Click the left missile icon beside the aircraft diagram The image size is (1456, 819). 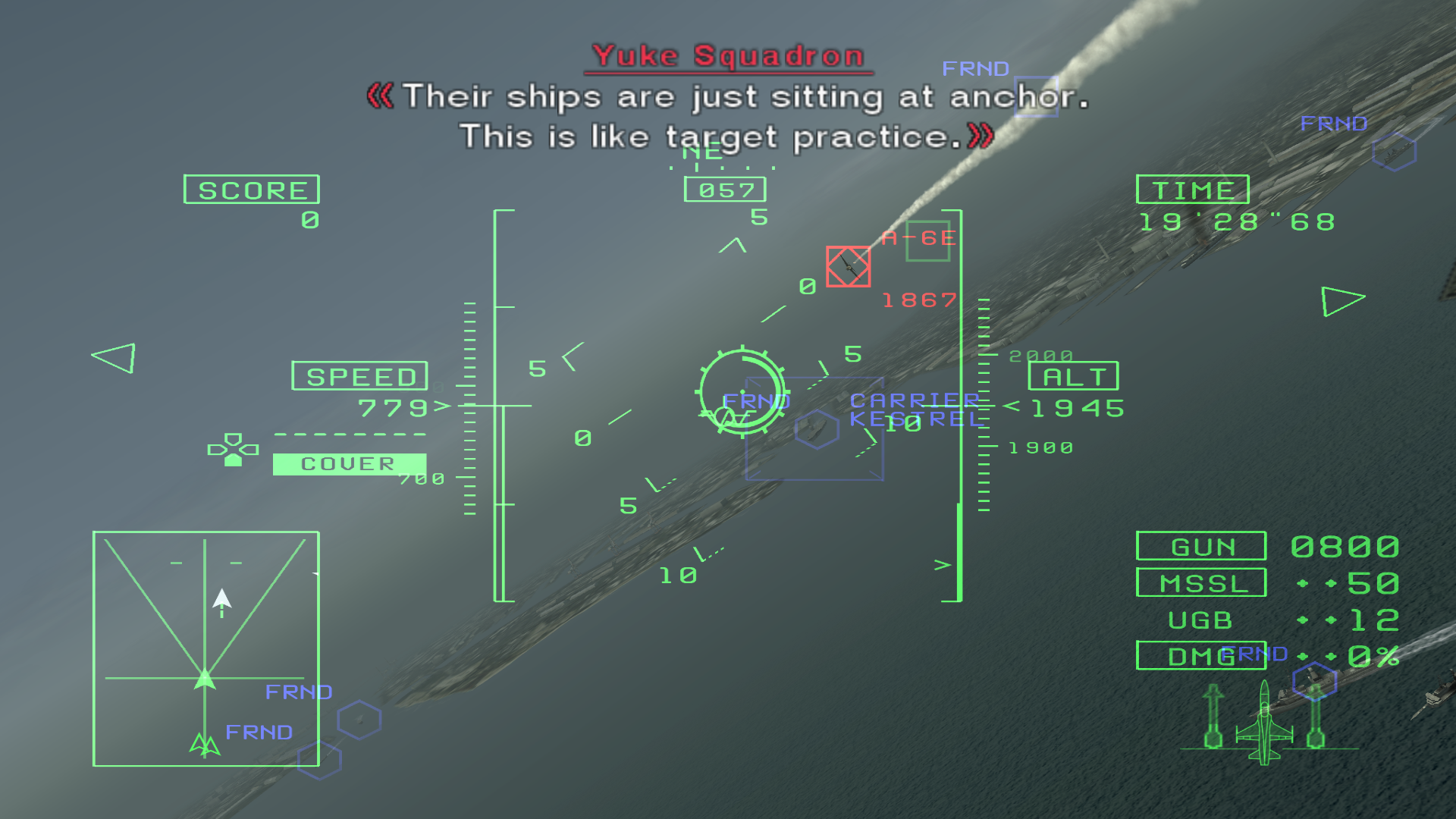[1213, 717]
